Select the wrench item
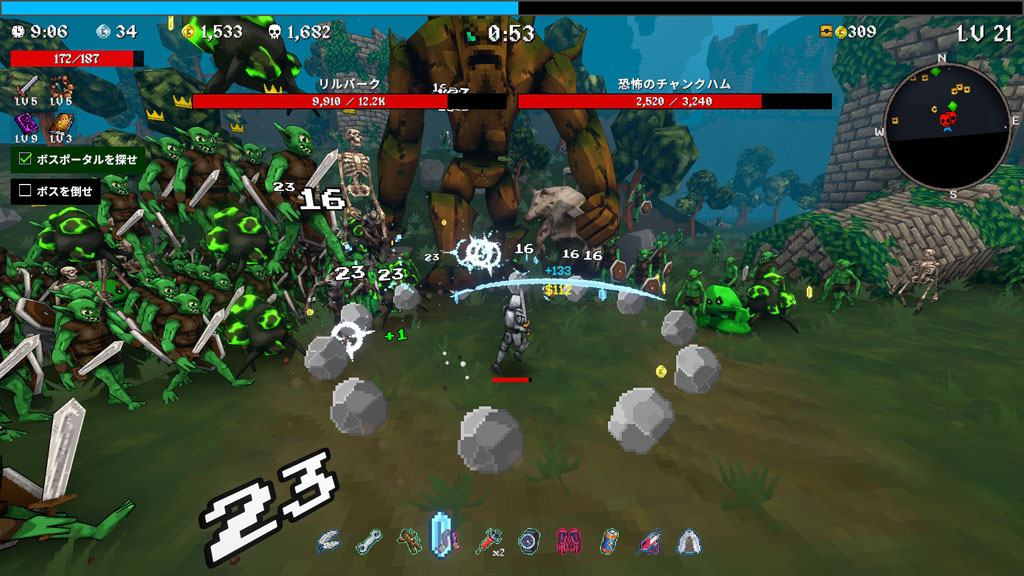Viewport: 1024px width, 576px height. click(x=368, y=541)
